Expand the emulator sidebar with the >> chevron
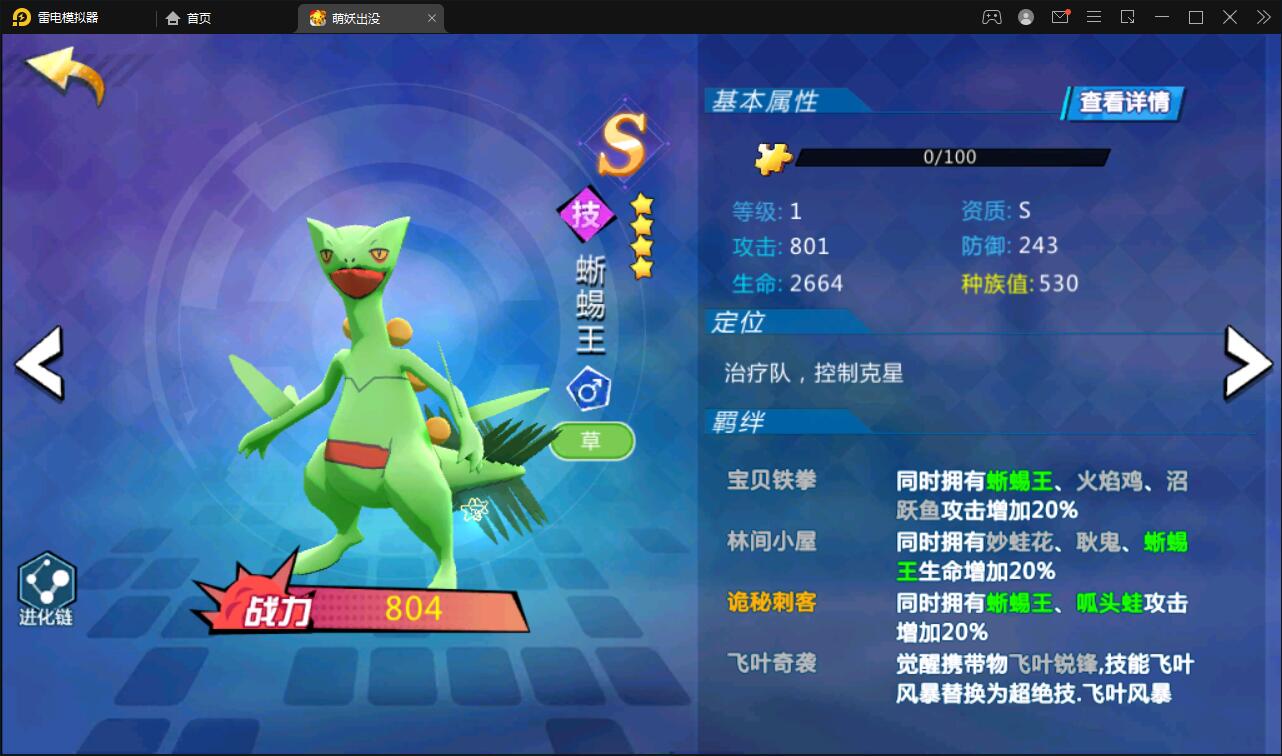This screenshot has width=1282, height=756. (x=1262, y=17)
